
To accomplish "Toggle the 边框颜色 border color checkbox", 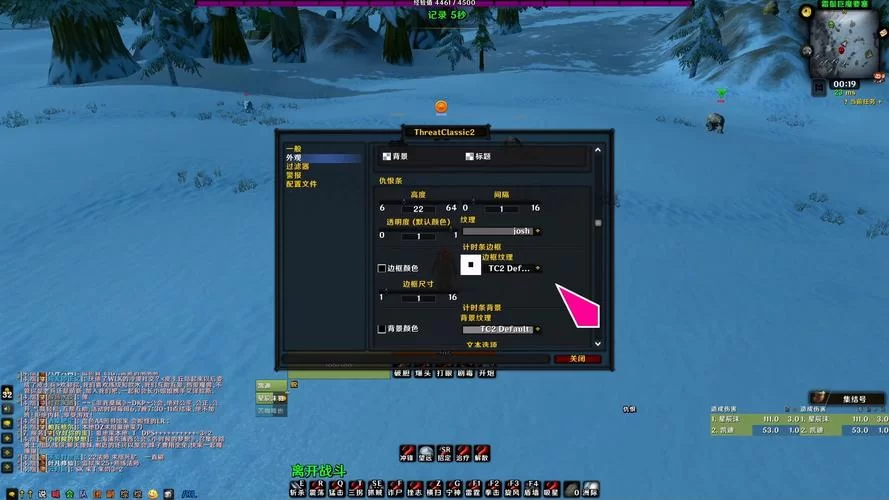I will [x=382, y=268].
